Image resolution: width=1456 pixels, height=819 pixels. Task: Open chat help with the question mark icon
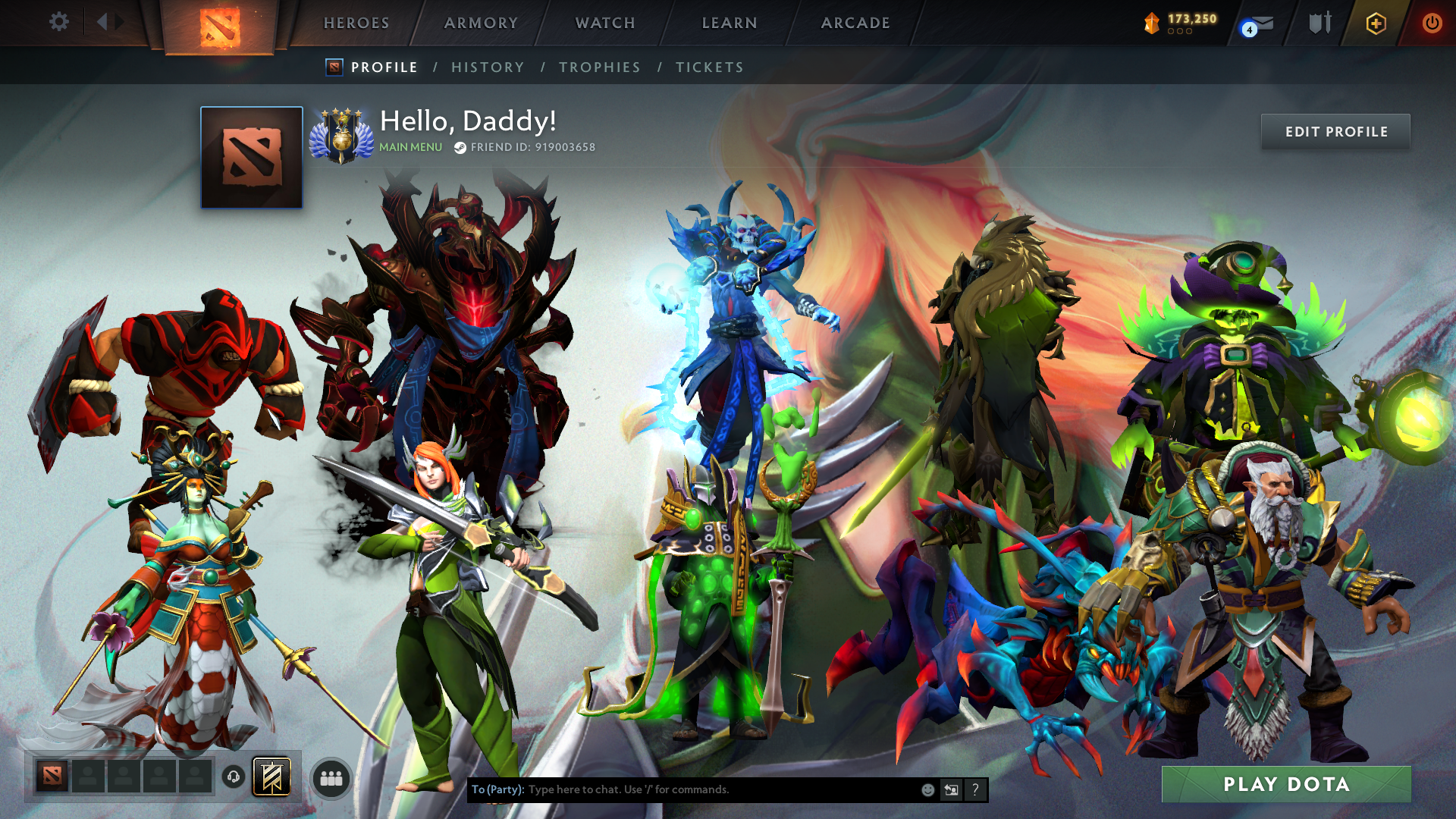click(974, 789)
